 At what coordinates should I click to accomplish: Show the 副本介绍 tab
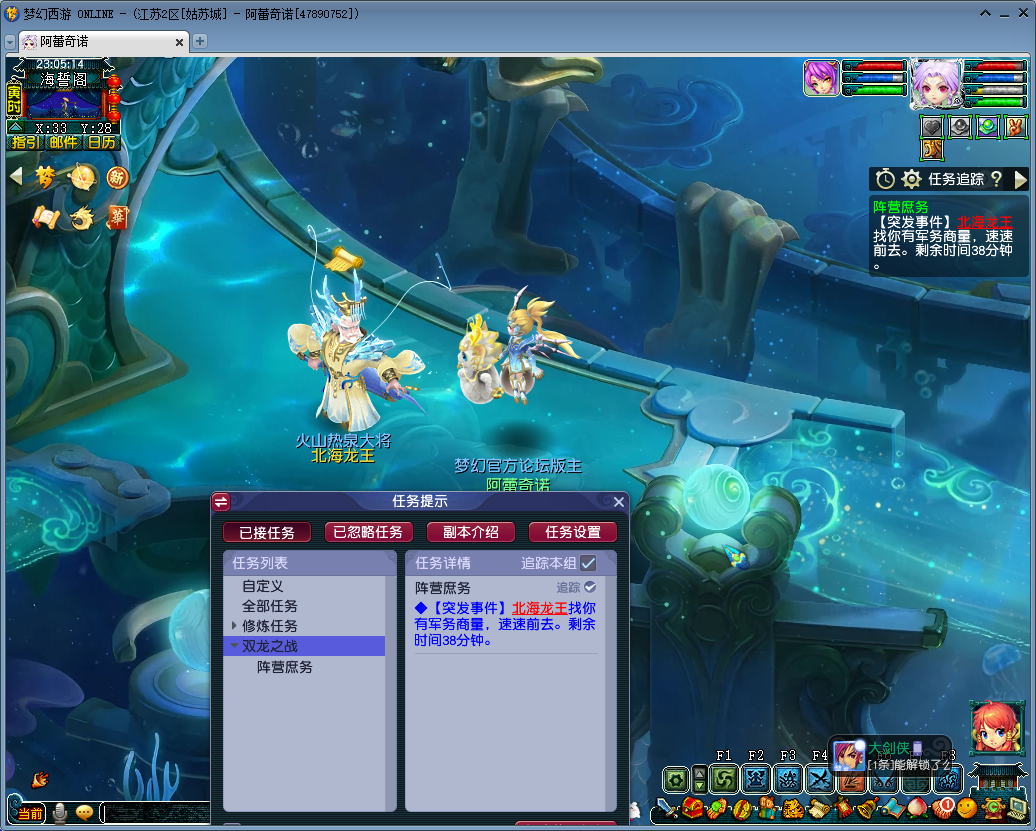click(x=470, y=532)
